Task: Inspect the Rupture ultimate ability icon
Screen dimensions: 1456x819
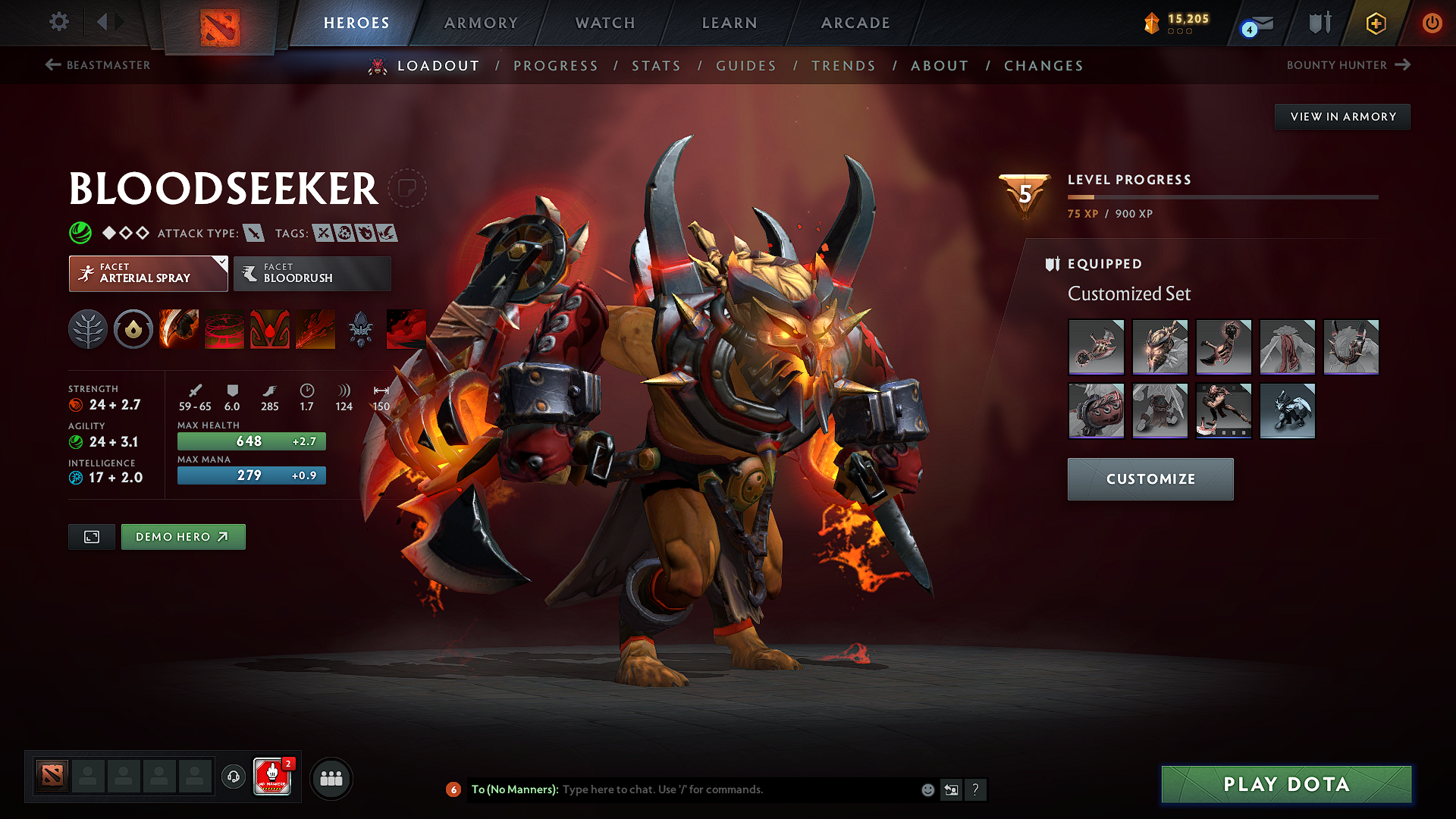Action: coord(315,328)
